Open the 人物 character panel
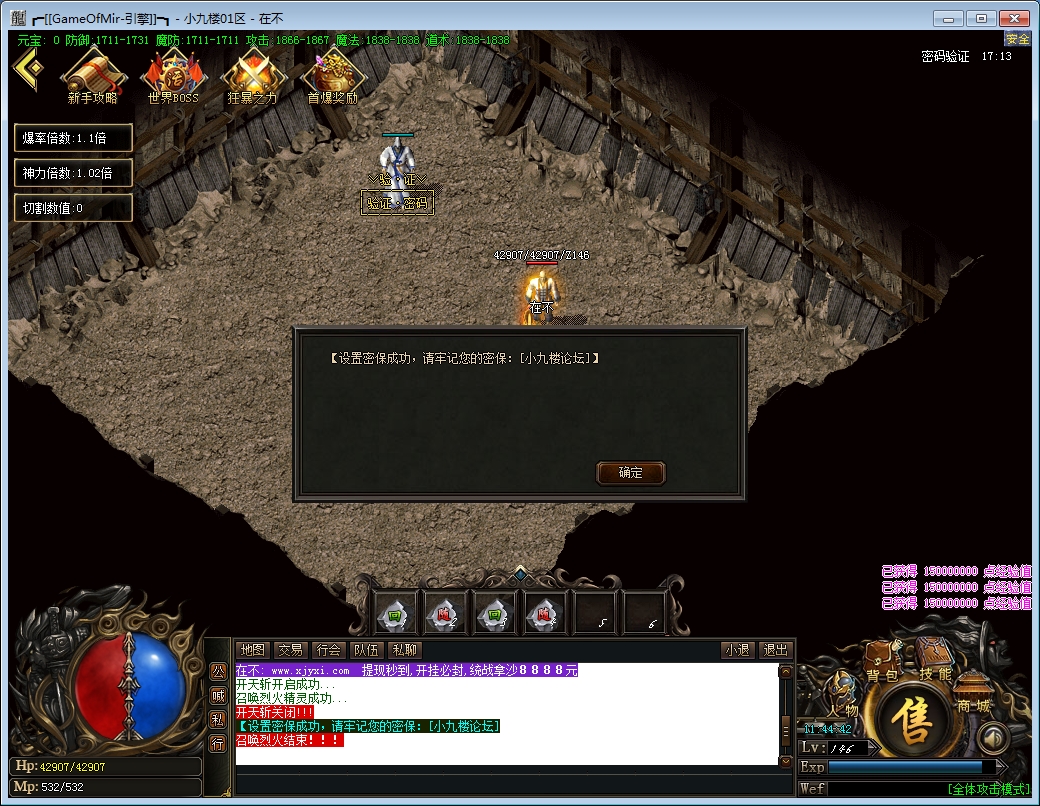Screen dimensions: 1040x806 (x=842, y=698)
